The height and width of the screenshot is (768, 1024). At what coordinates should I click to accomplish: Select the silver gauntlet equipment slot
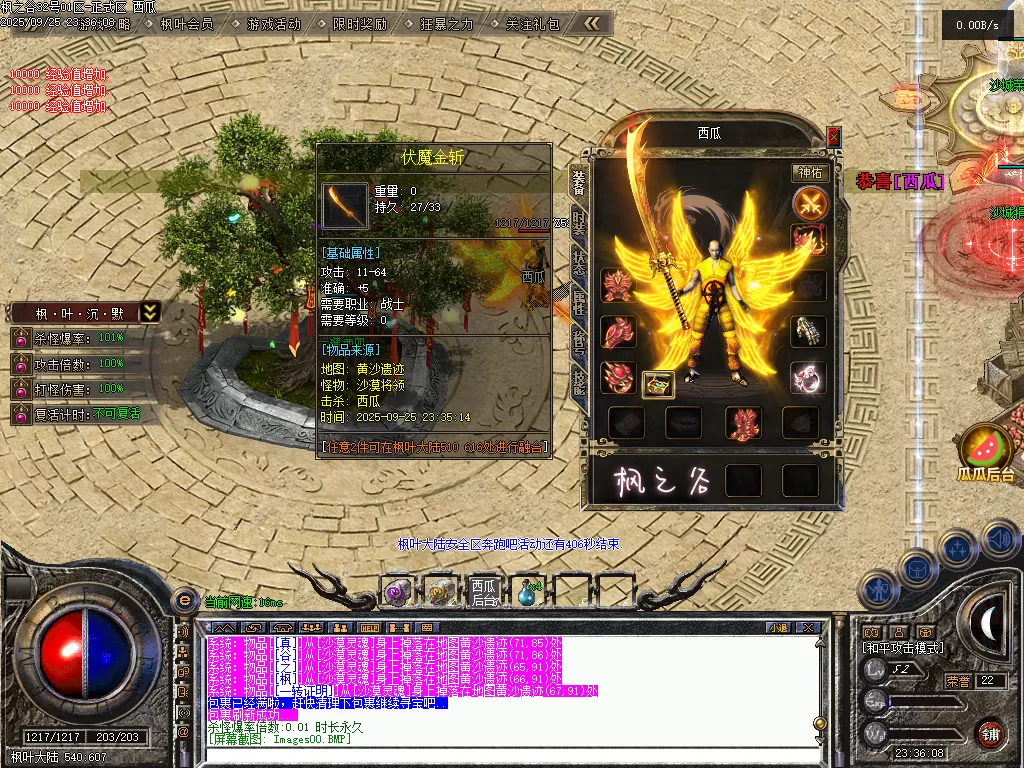coord(808,331)
